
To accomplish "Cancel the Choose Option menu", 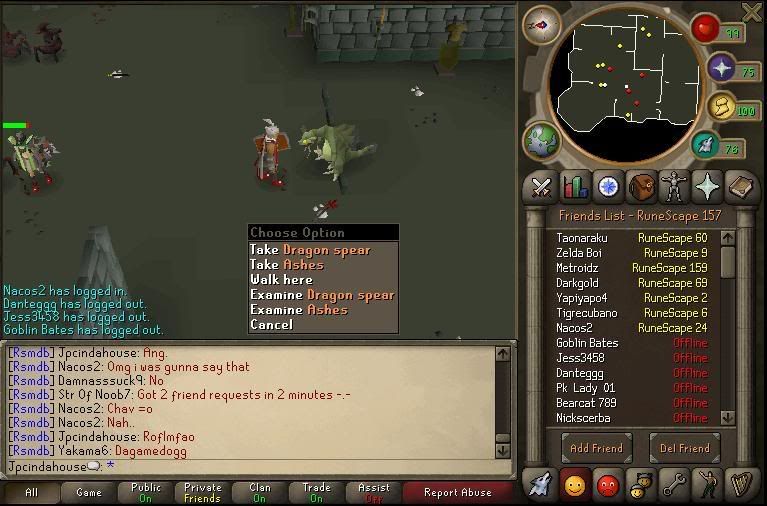I will [x=271, y=325].
